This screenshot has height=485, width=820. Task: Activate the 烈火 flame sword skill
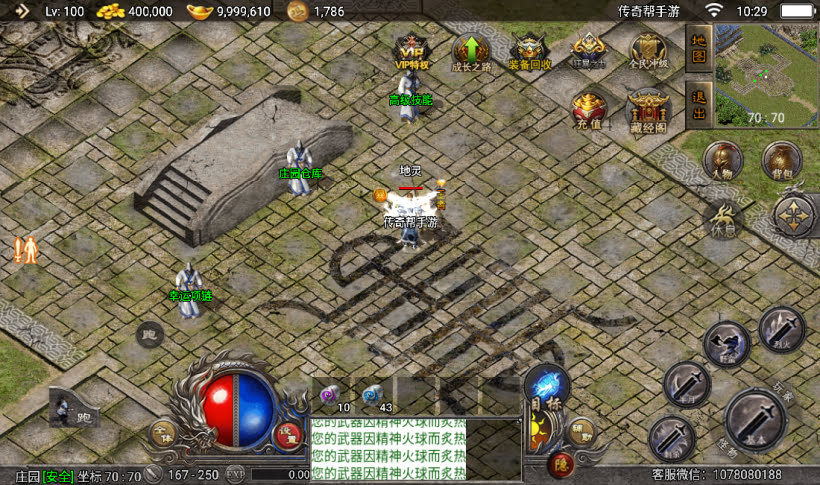[781, 328]
